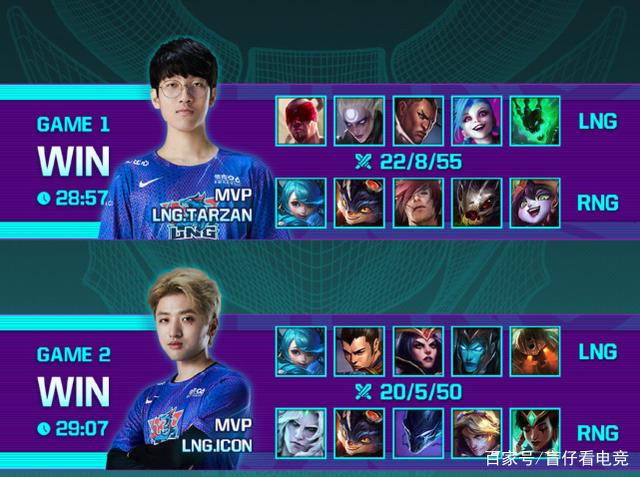Select the Lee Sin champion portrait
The height and width of the screenshot is (477, 640).
pyautogui.click(x=300, y=121)
